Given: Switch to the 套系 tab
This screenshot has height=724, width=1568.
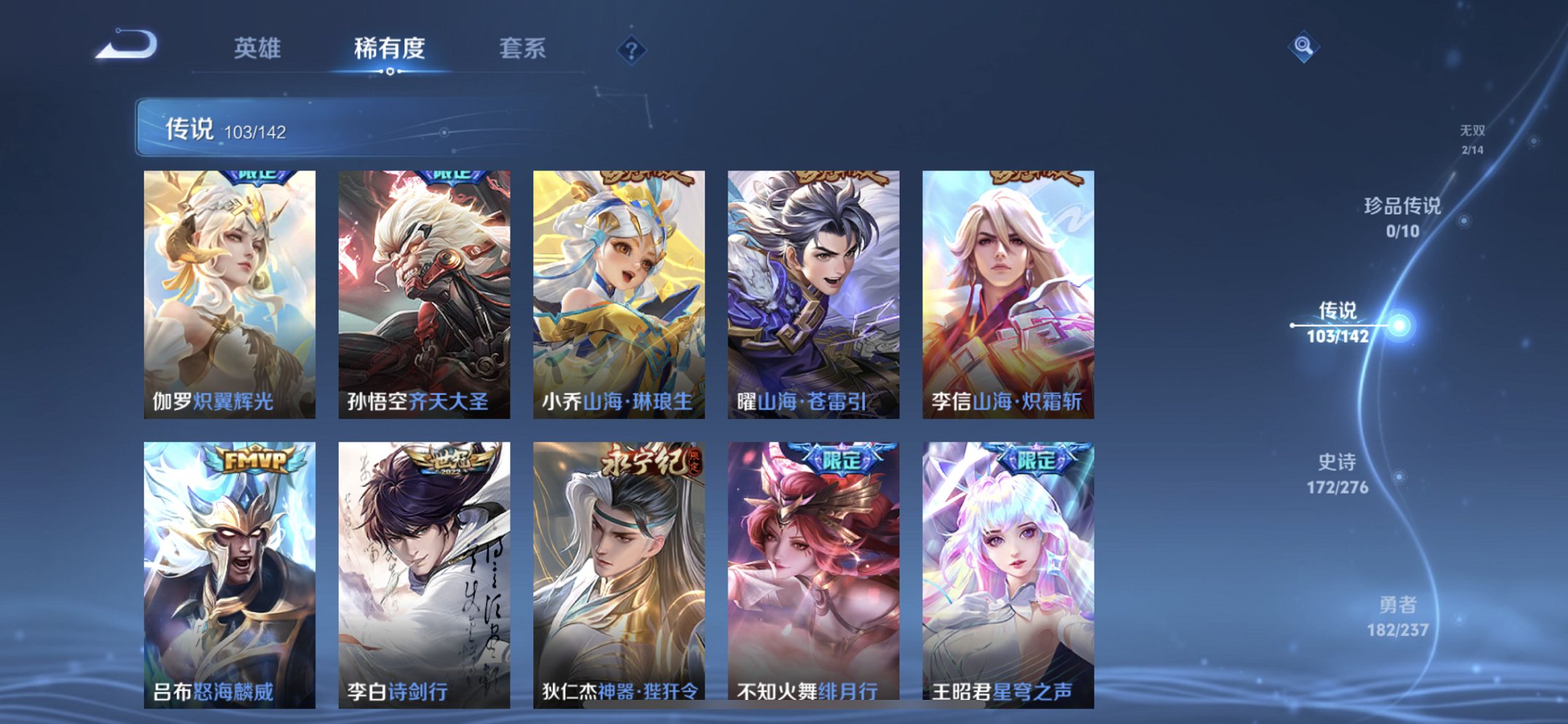Looking at the screenshot, I should pyautogui.click(x=525, y=48).
